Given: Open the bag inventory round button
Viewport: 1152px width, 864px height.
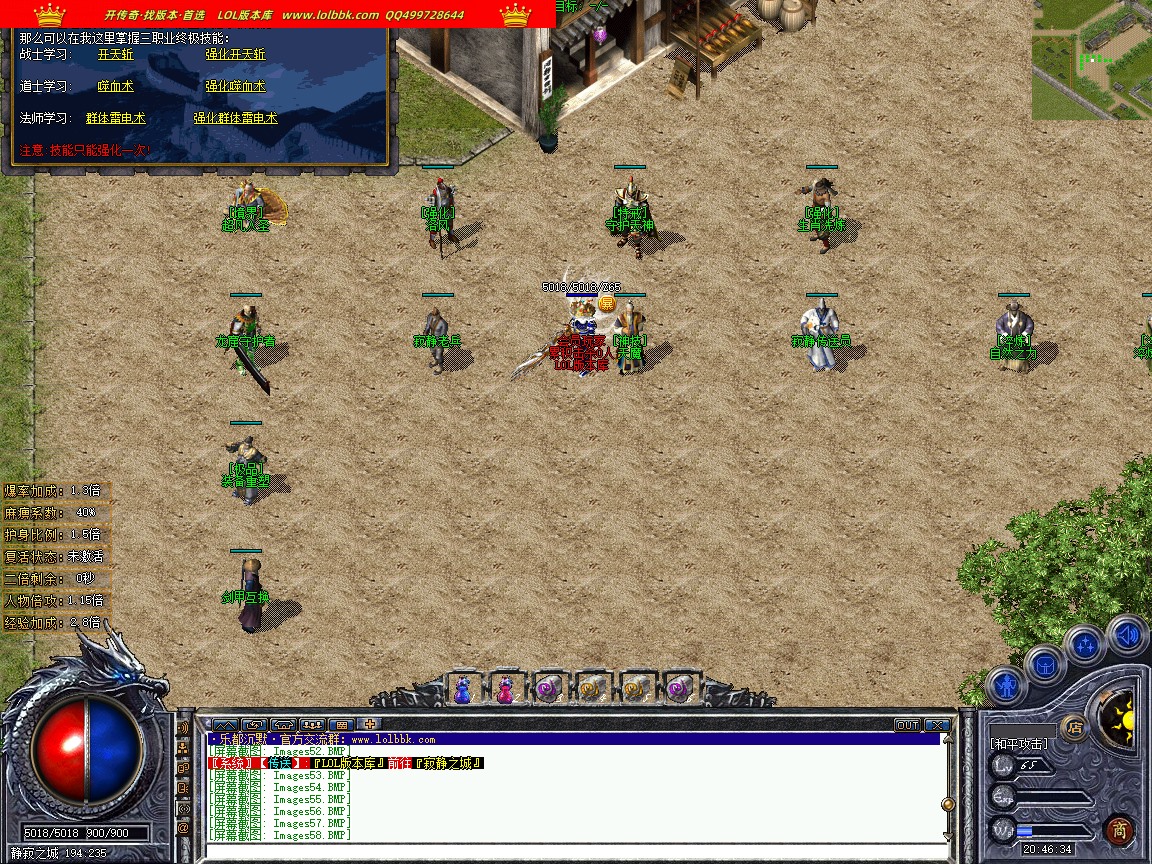Looking at the screenshot, I should tap(1045, 663).
